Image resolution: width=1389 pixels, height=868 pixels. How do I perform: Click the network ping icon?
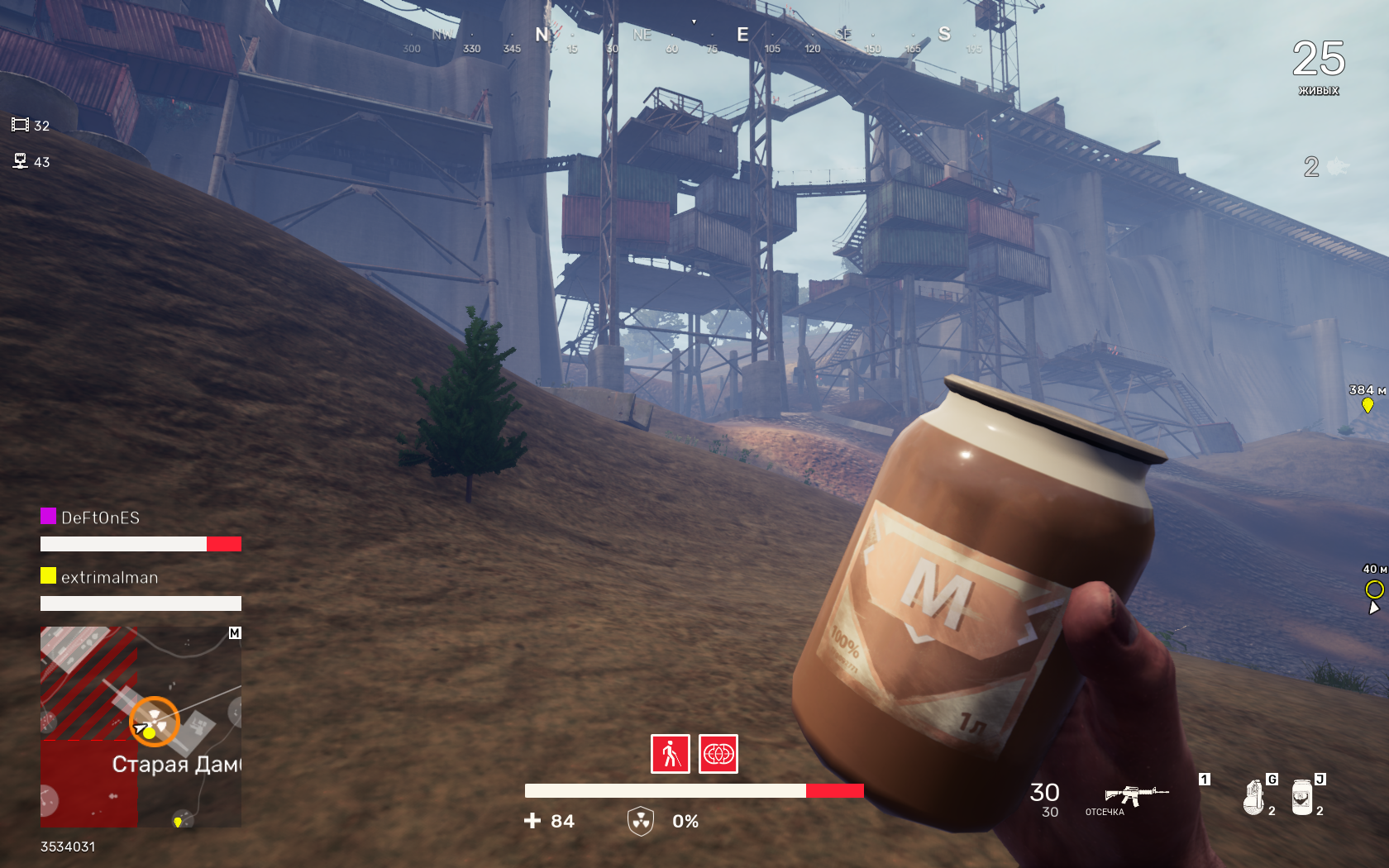pyautogui.click(x=21, y=161)
